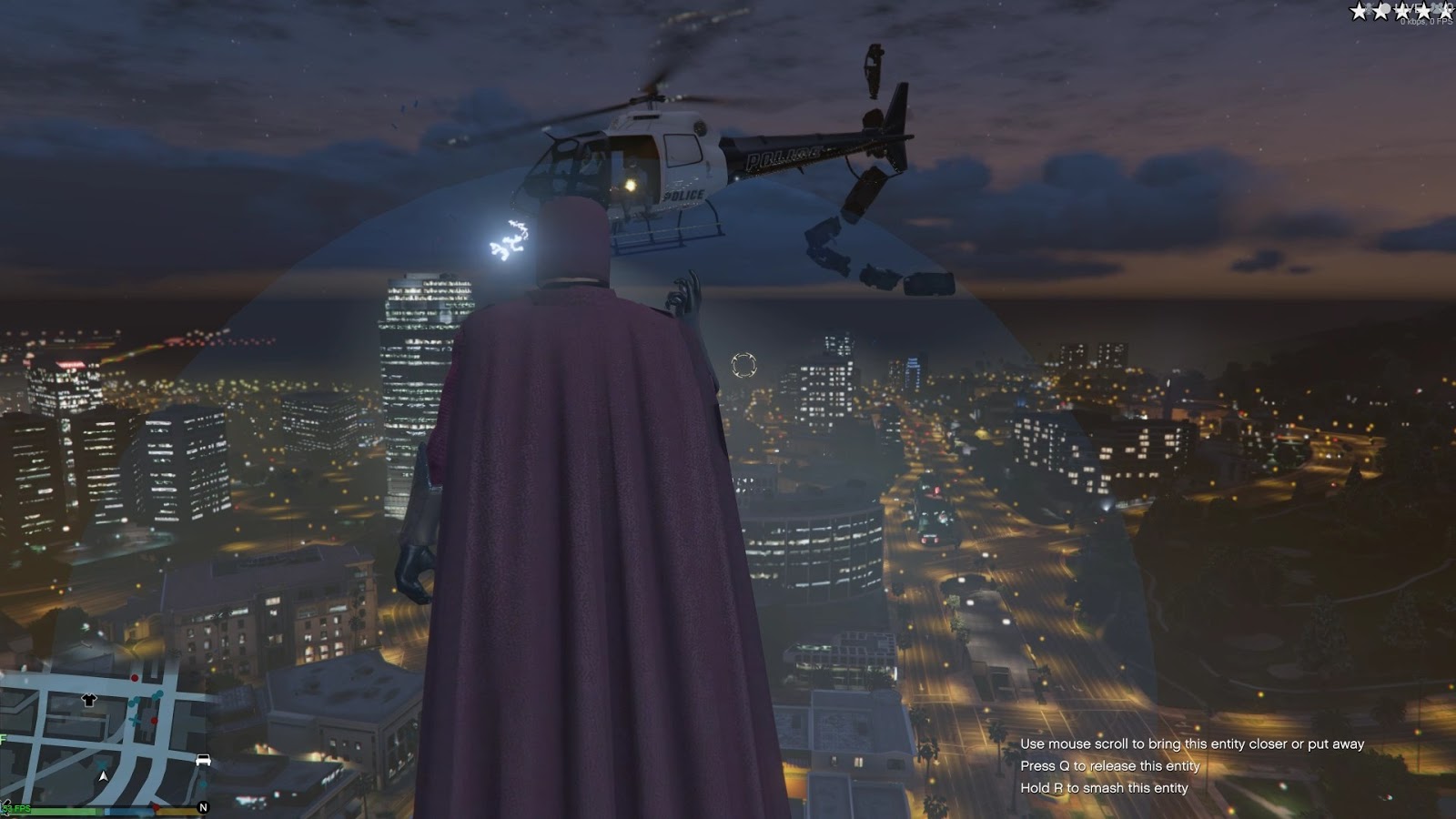
Task: Click a cyan police officer blip on minimap
Action: [160, 693]
